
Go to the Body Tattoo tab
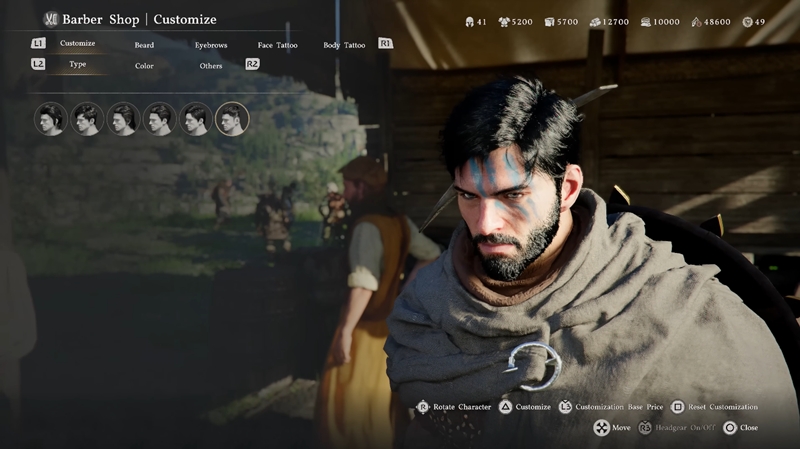[344, 45]
